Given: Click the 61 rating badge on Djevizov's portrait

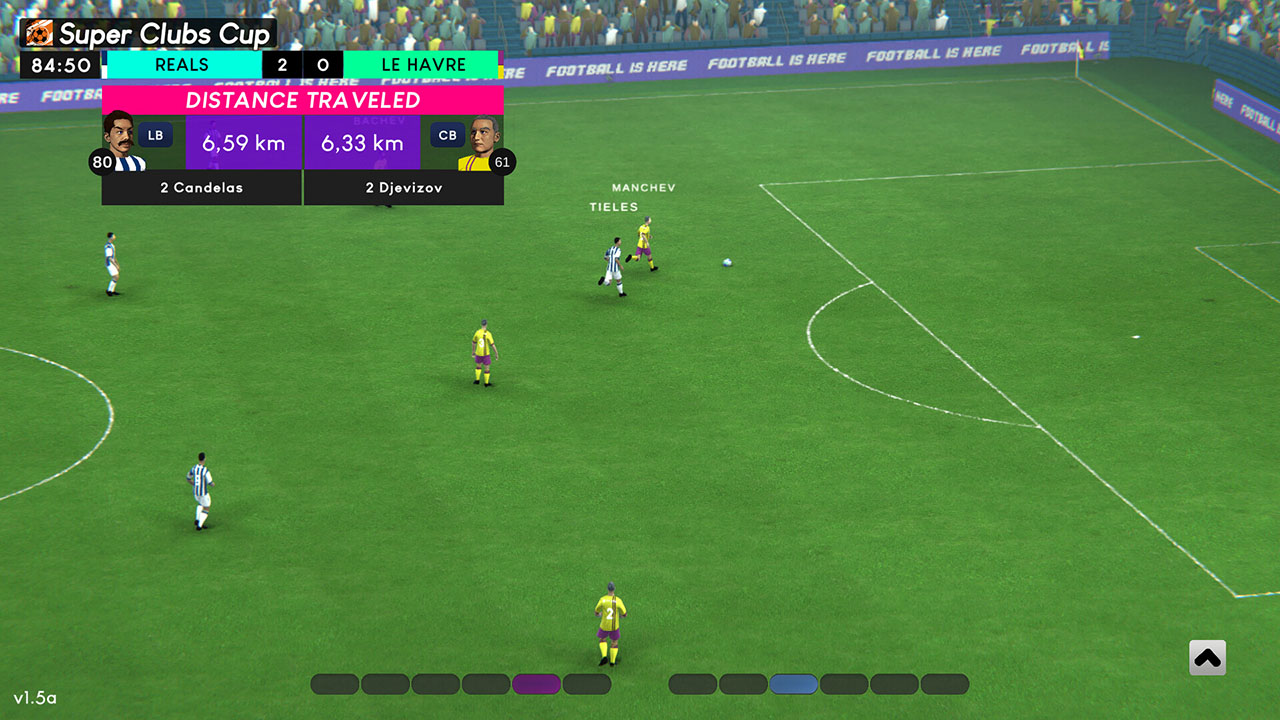Looking at the screenshot, I should 505,162.
